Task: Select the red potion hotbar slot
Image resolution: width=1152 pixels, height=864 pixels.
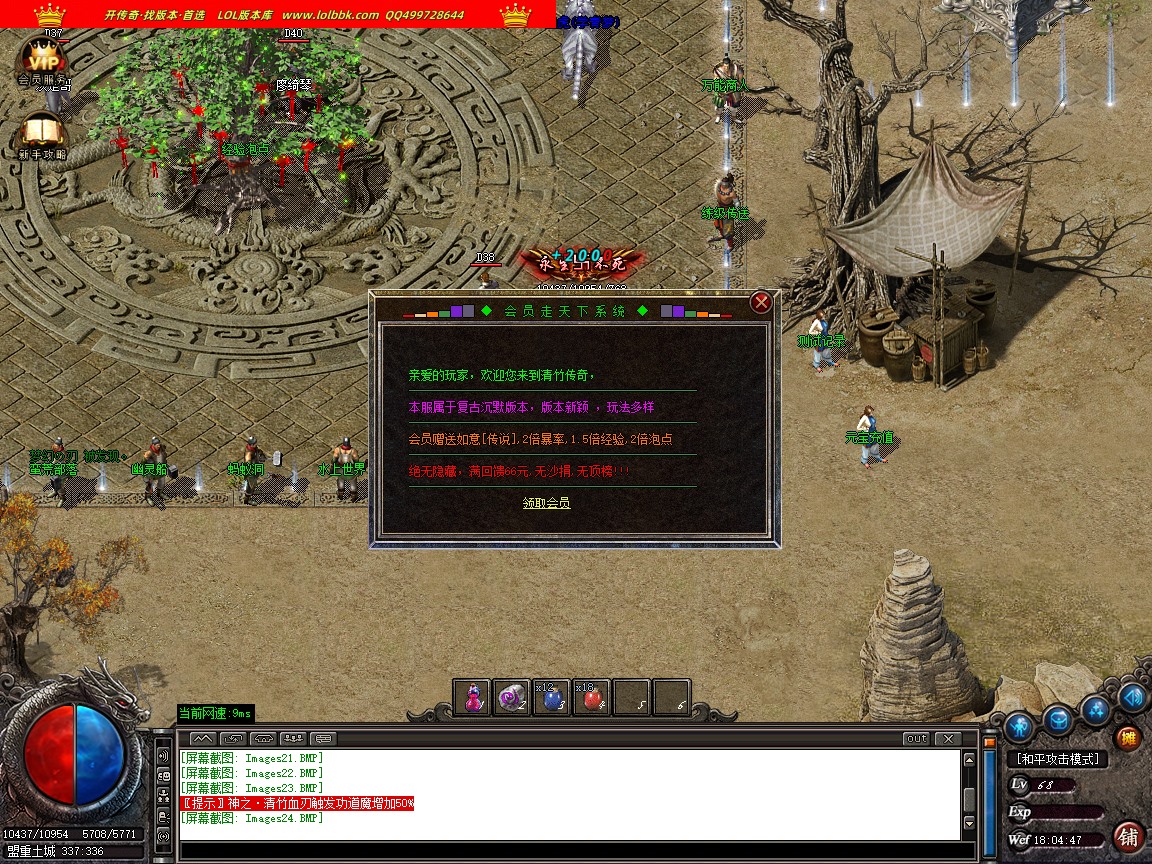Action: point(591,699)
